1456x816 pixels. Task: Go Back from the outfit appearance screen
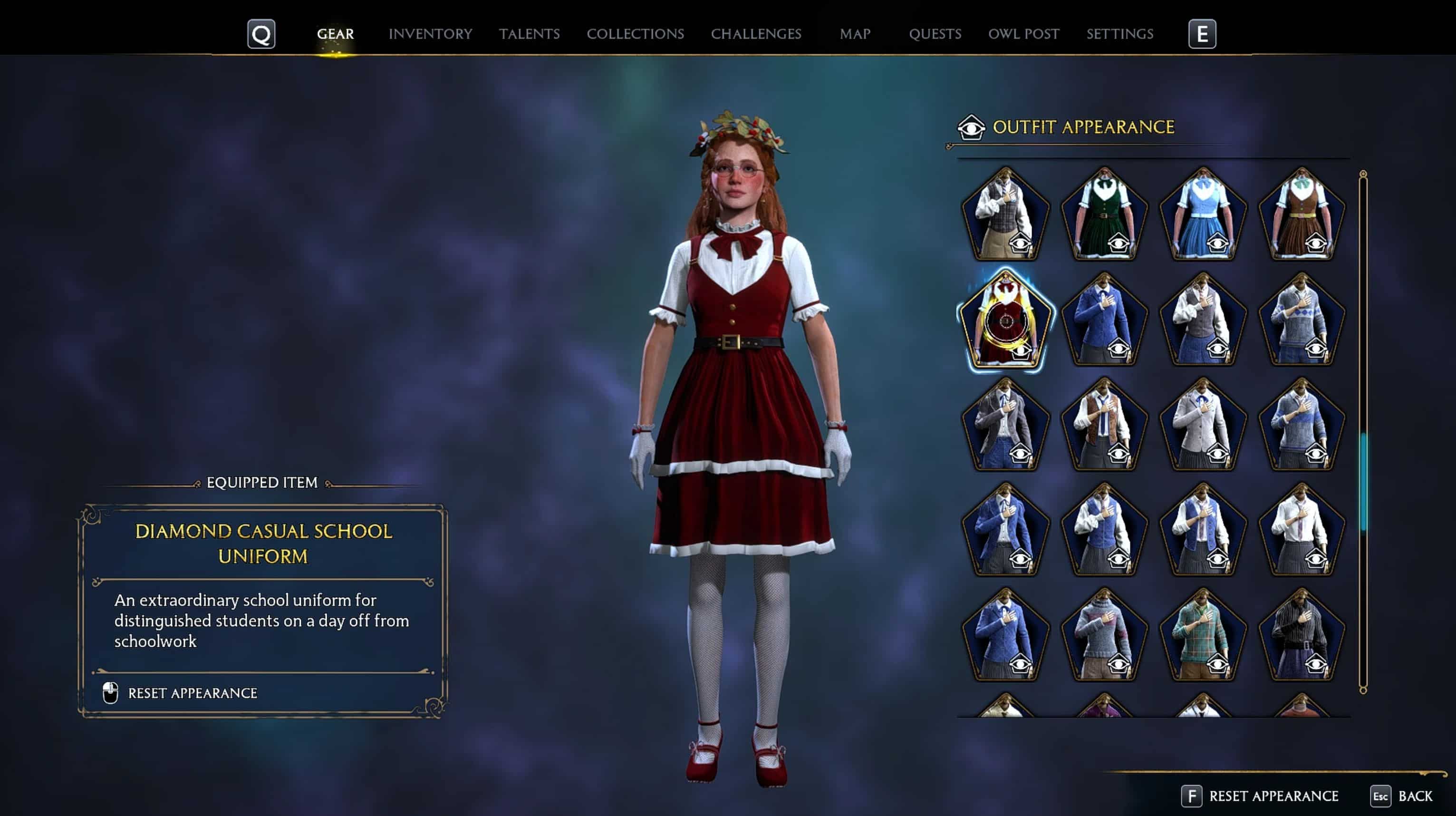click(1414, 796)
